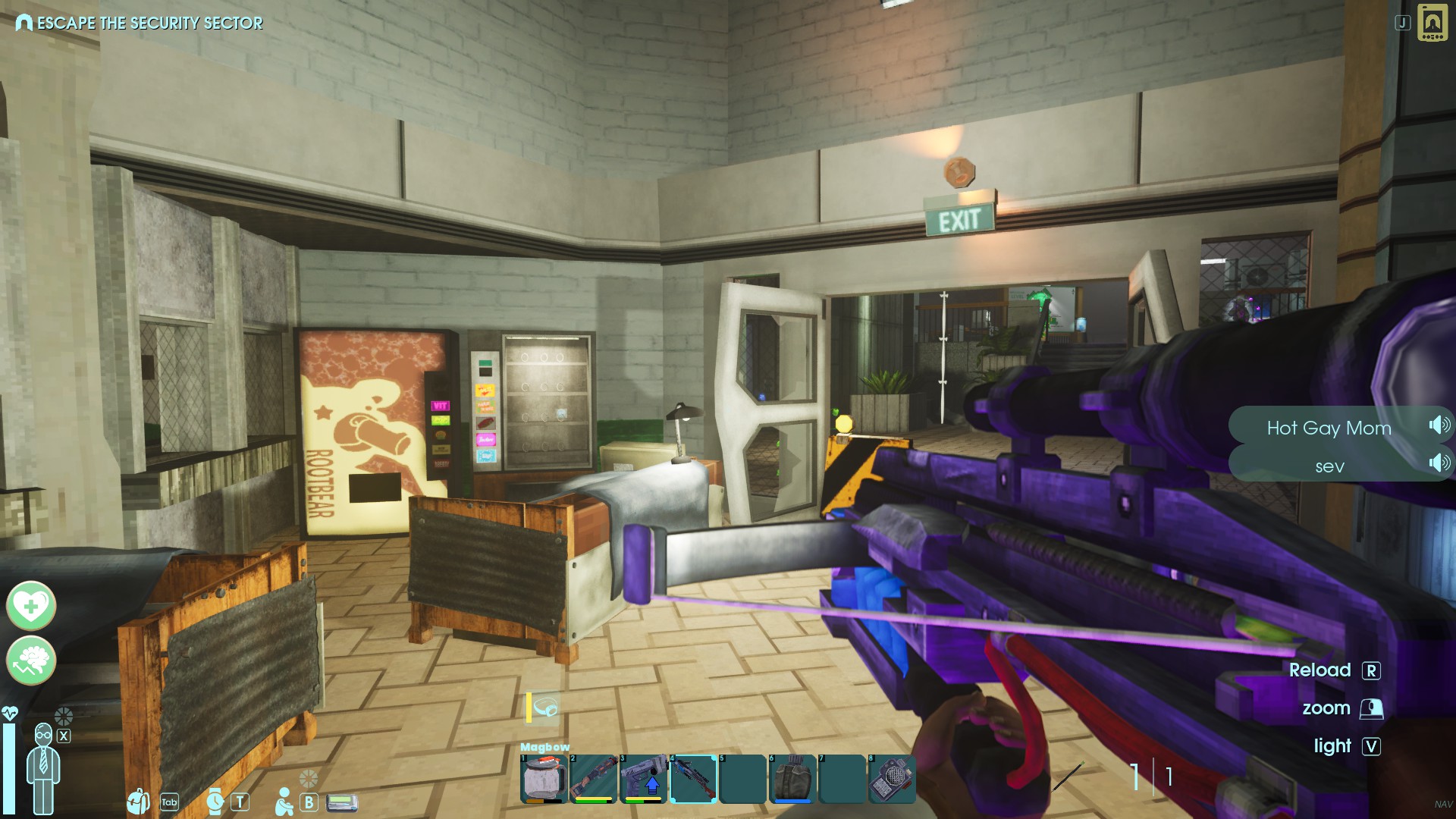This screenshot has height=819, width=1456.
Task: Select the canteen in hotbar slot 6
Action: 792,778
